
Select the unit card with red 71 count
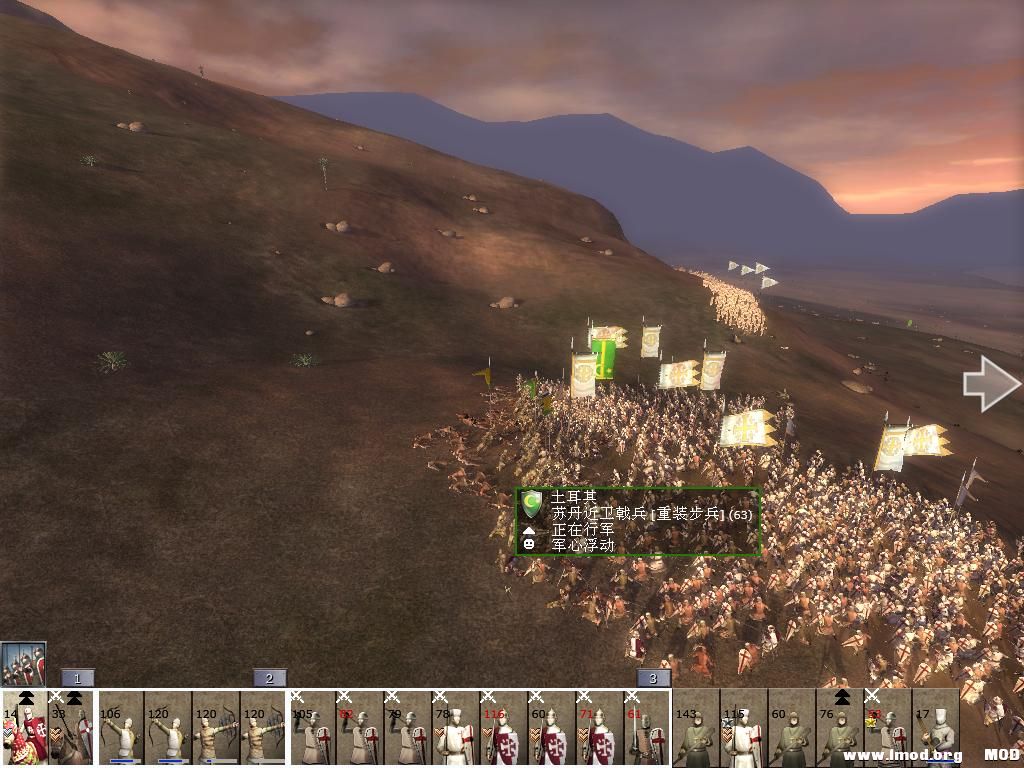(x=599, y=730)
